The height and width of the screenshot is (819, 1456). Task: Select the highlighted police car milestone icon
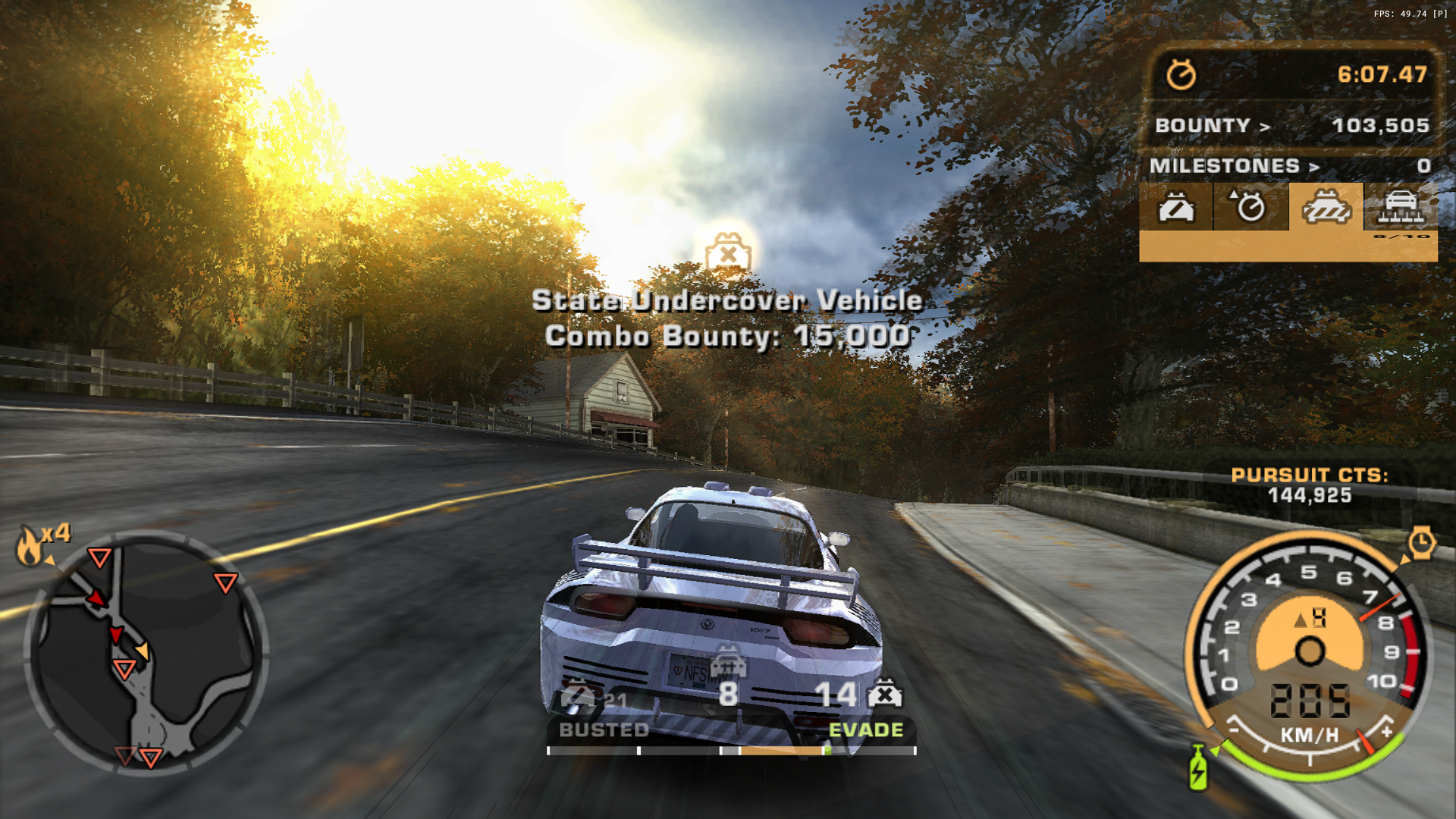1326,206
